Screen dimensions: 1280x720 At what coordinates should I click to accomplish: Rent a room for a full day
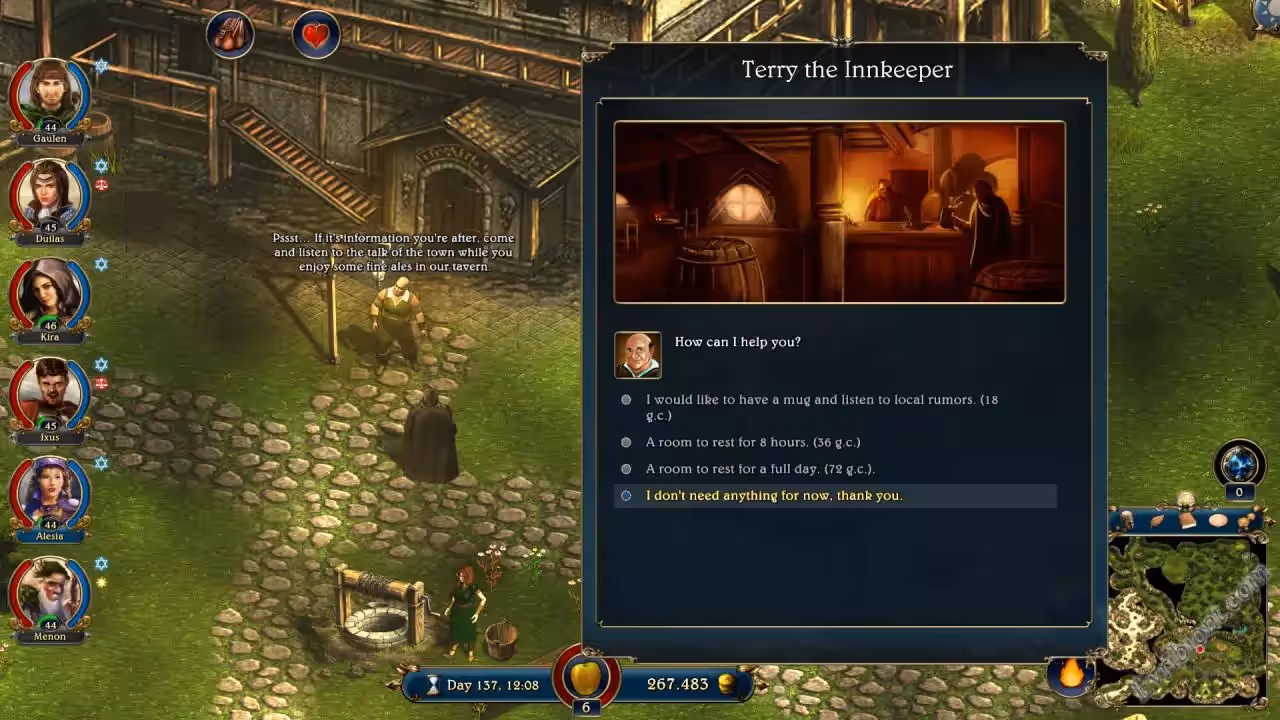(759, 469)
